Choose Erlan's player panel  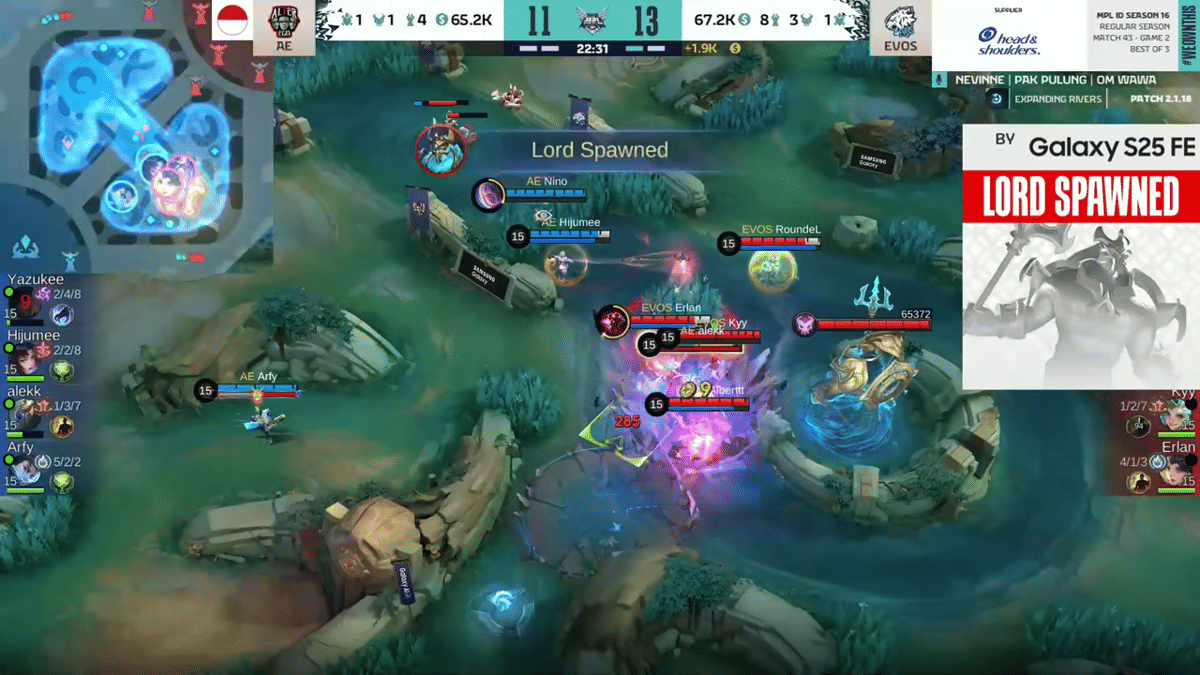click(x=1160, y=466)
